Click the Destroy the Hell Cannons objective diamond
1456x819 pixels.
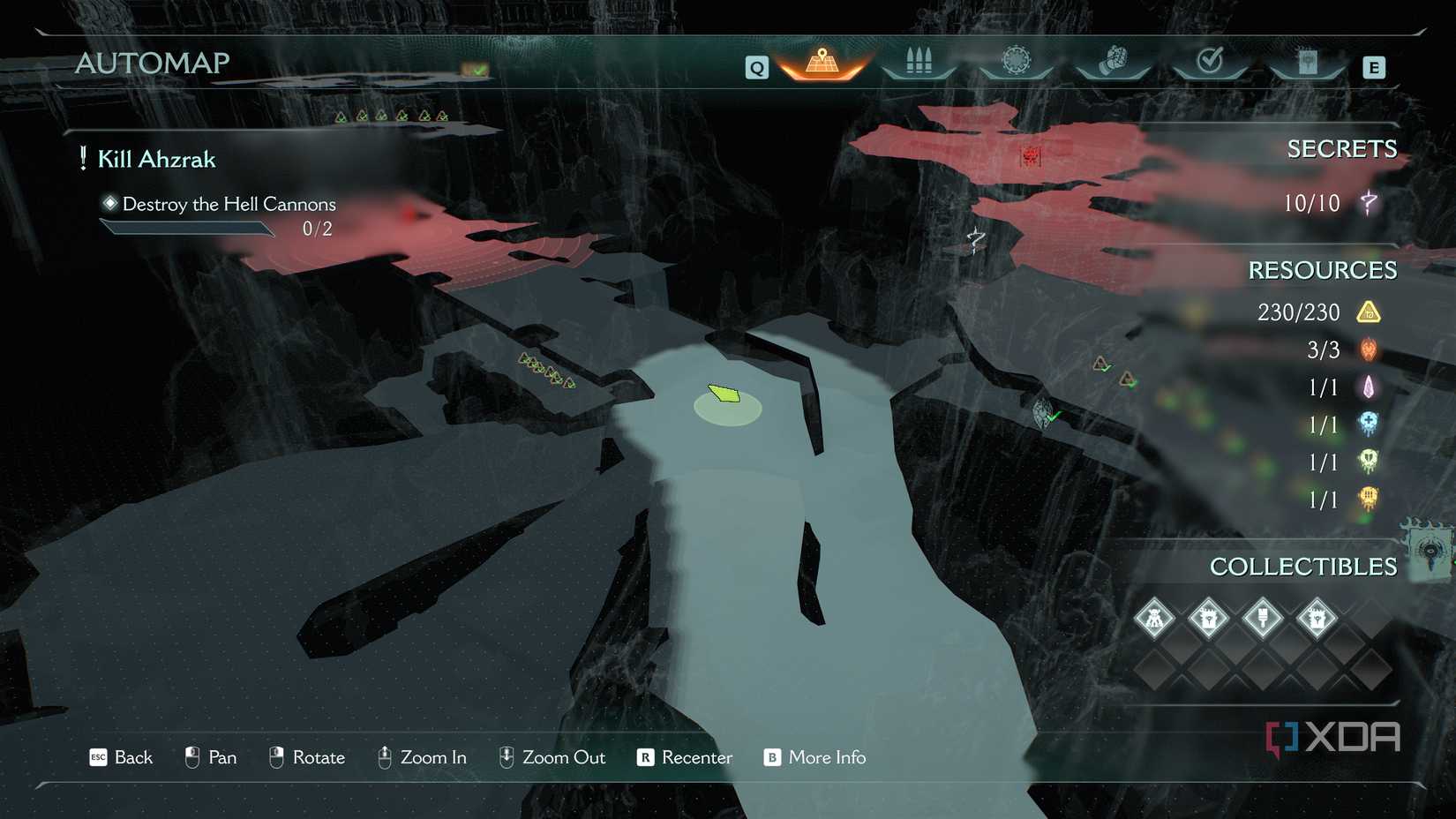point(109,203)
